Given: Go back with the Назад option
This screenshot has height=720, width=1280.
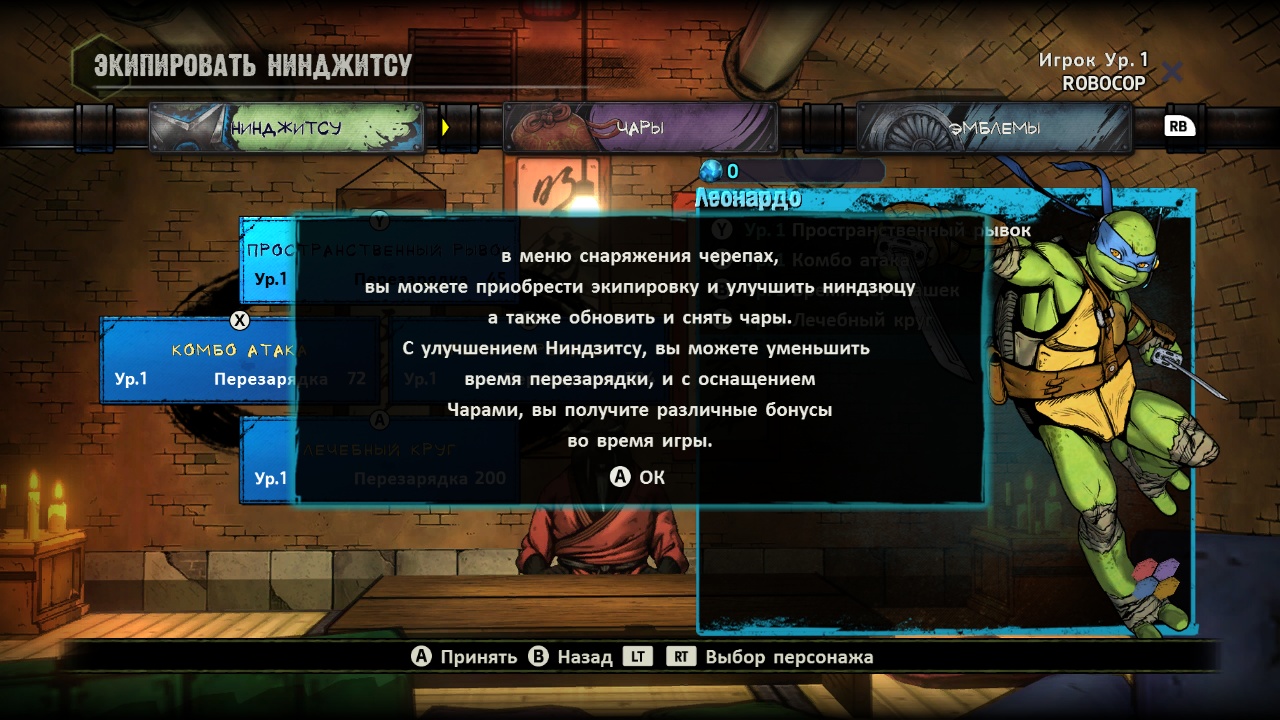Looking at the screenshot, I should (571, 657).
